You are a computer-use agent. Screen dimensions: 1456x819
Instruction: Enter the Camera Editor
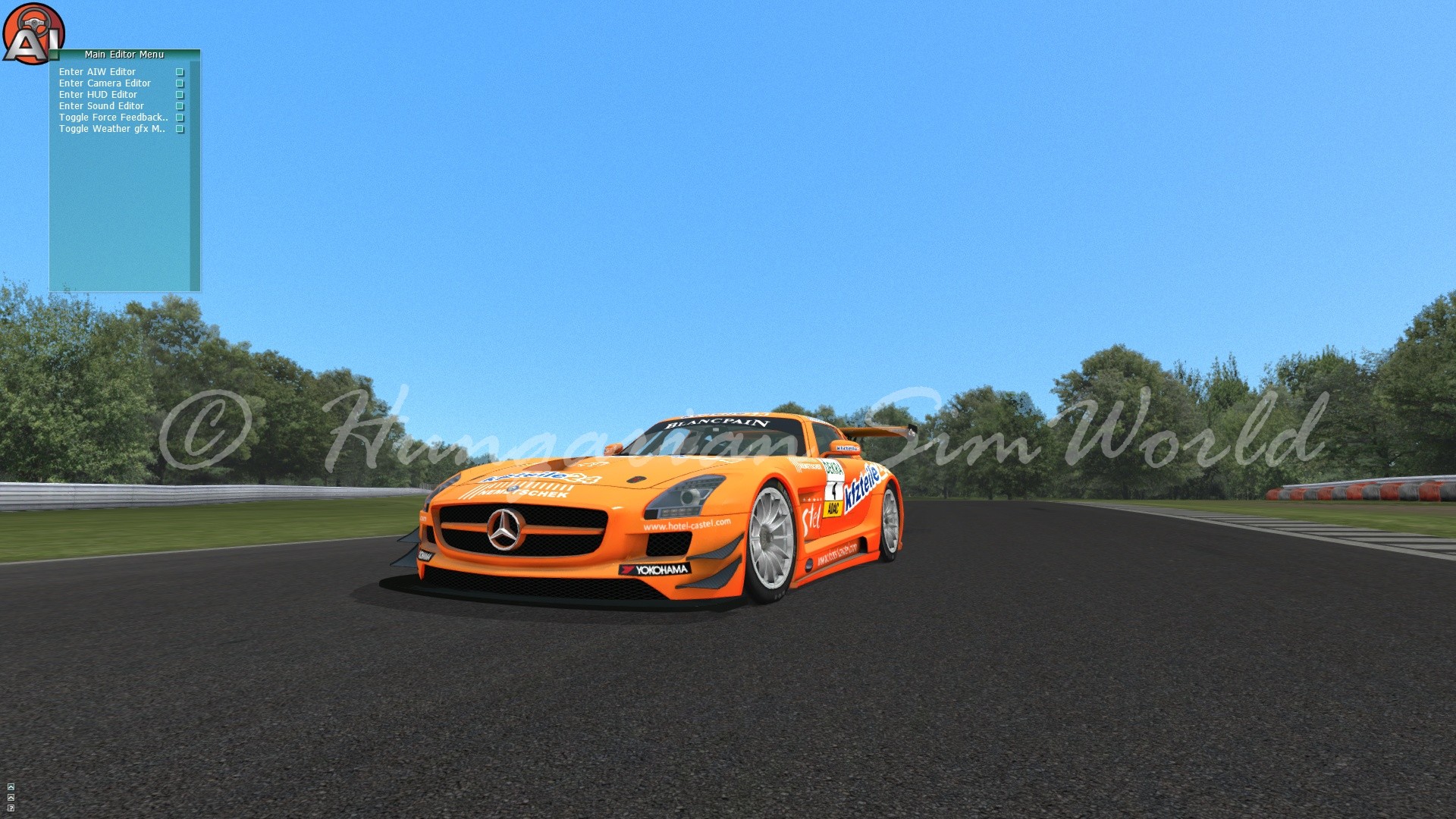coord(105,83)
